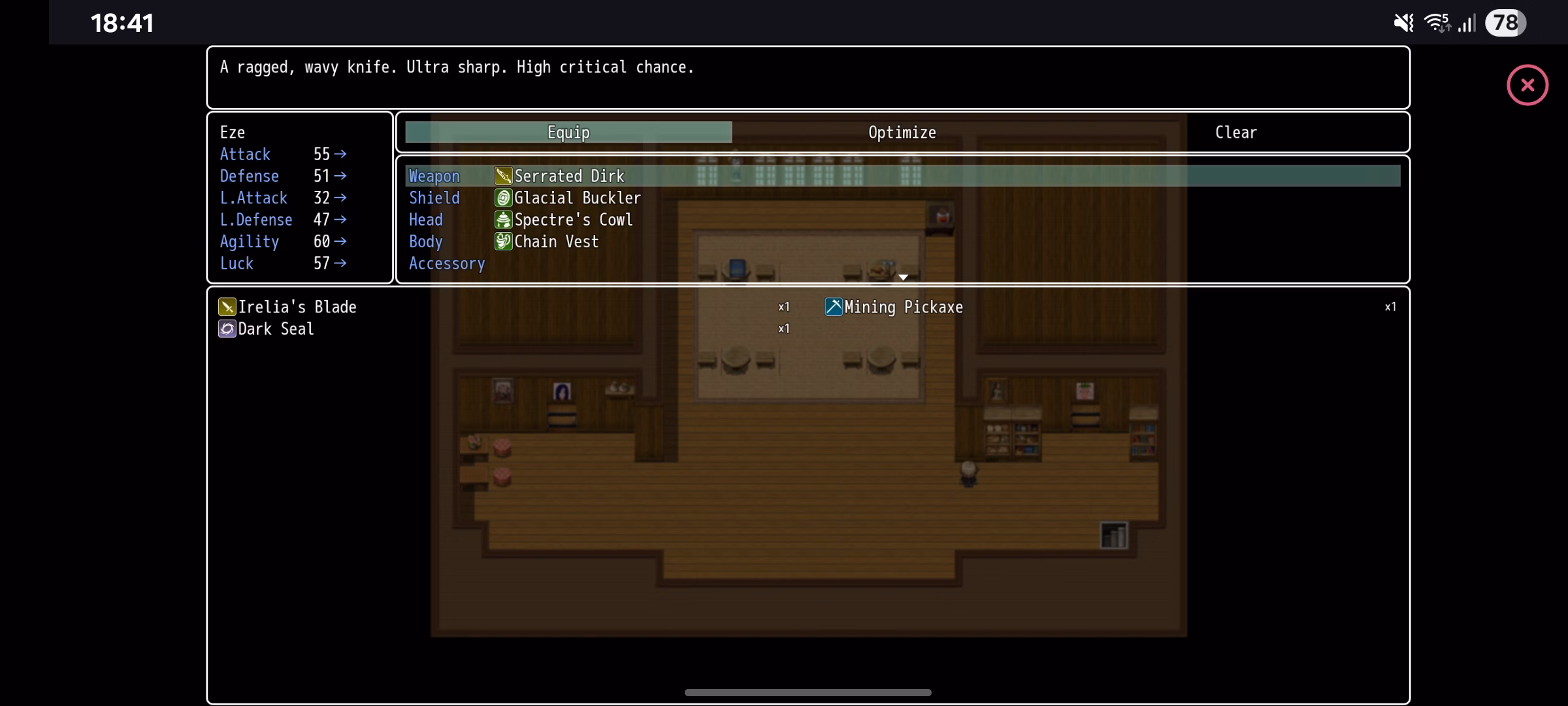Image resolution: width=1568 pixels, height=706 pixels.
Task: Choose the Optimize command
Action: [x=902, y=132]
